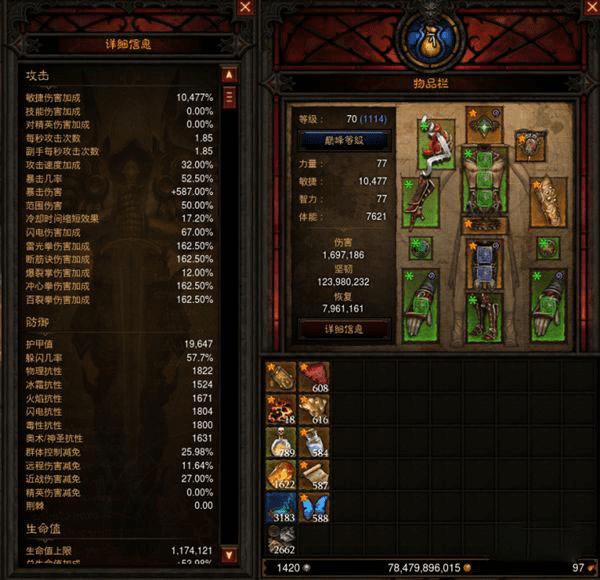
Task: Select the grey ore stack of 2662
Action: tap(281, 540)
